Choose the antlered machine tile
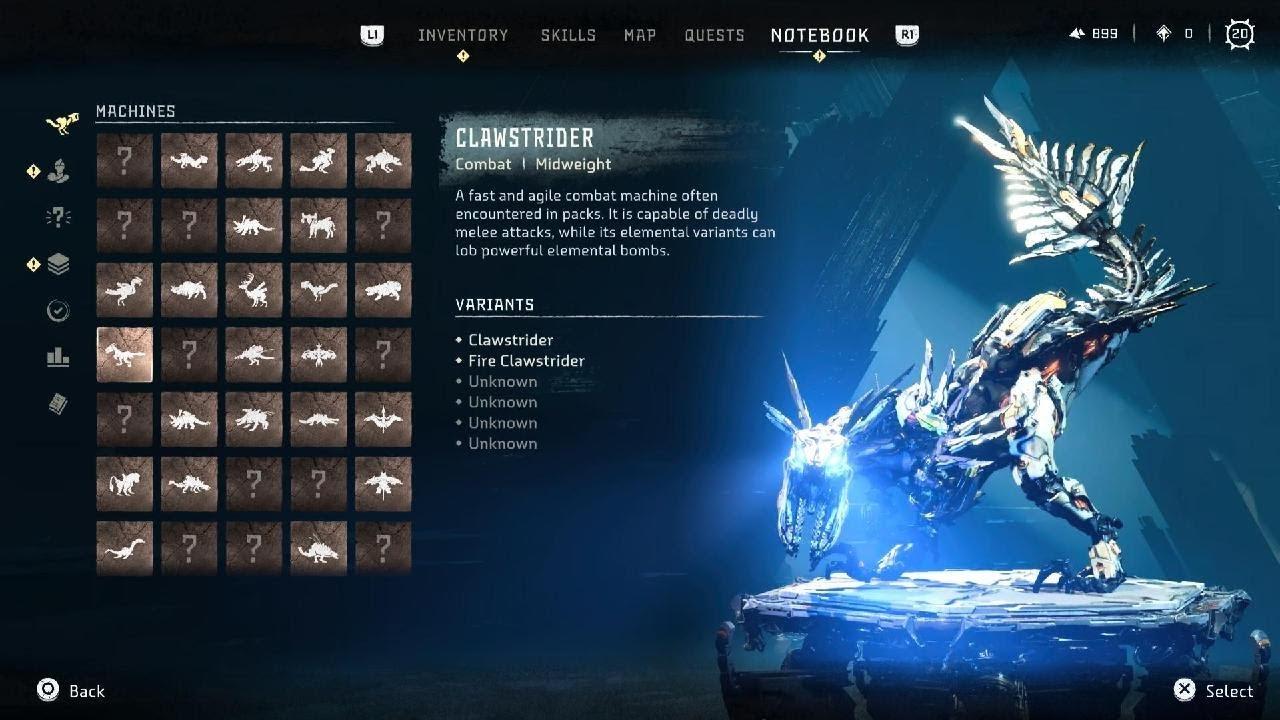 254,290
